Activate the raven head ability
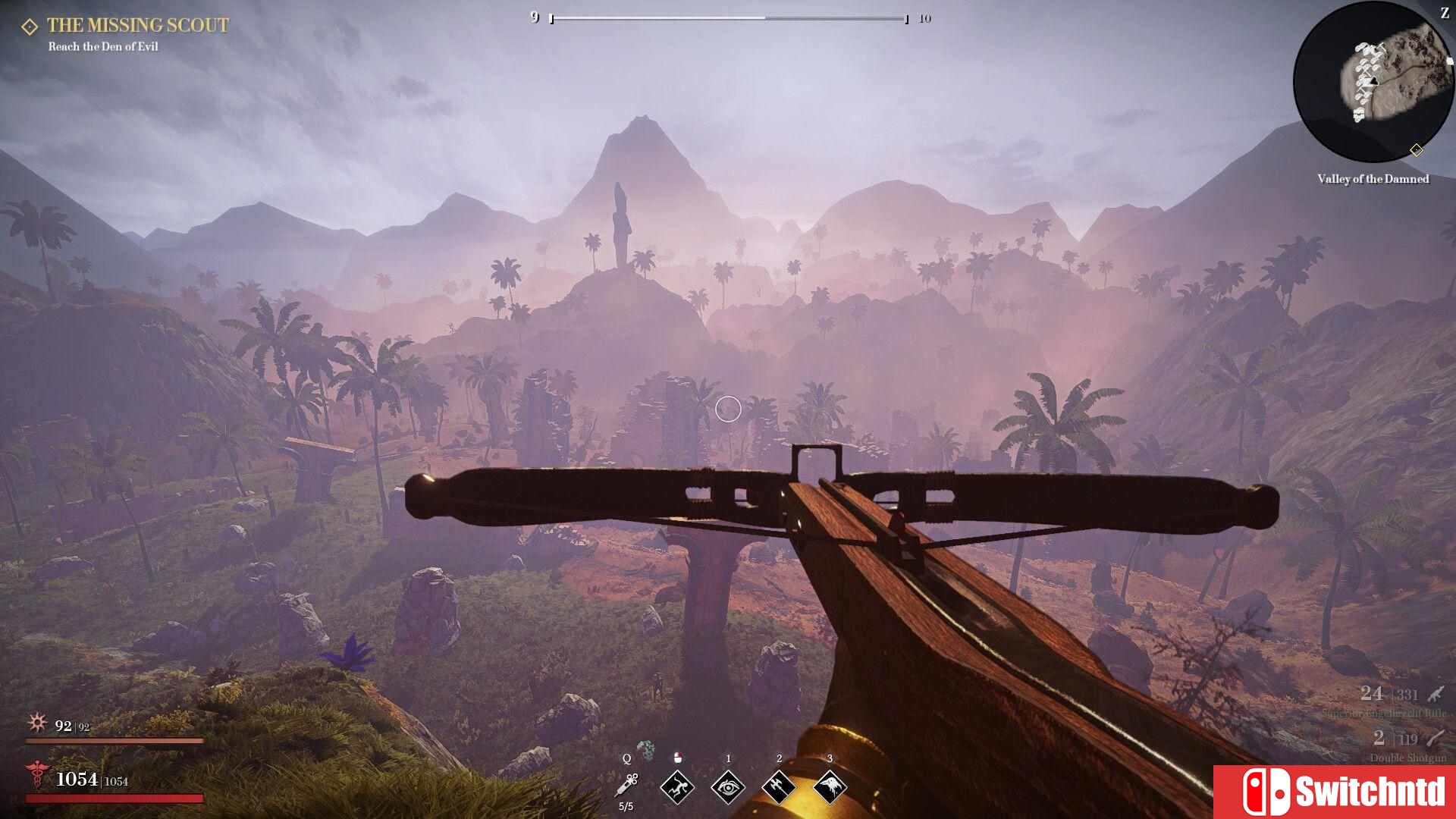 coord(830,787)
